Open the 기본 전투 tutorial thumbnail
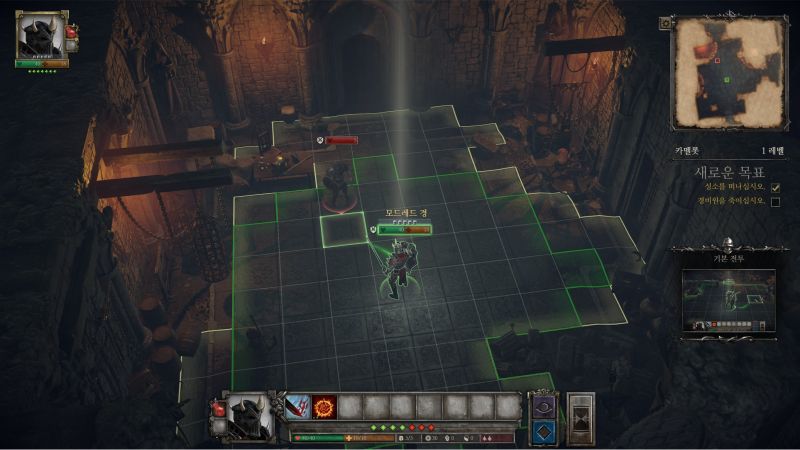Screen dimensions: 800x450 (728, 297)
